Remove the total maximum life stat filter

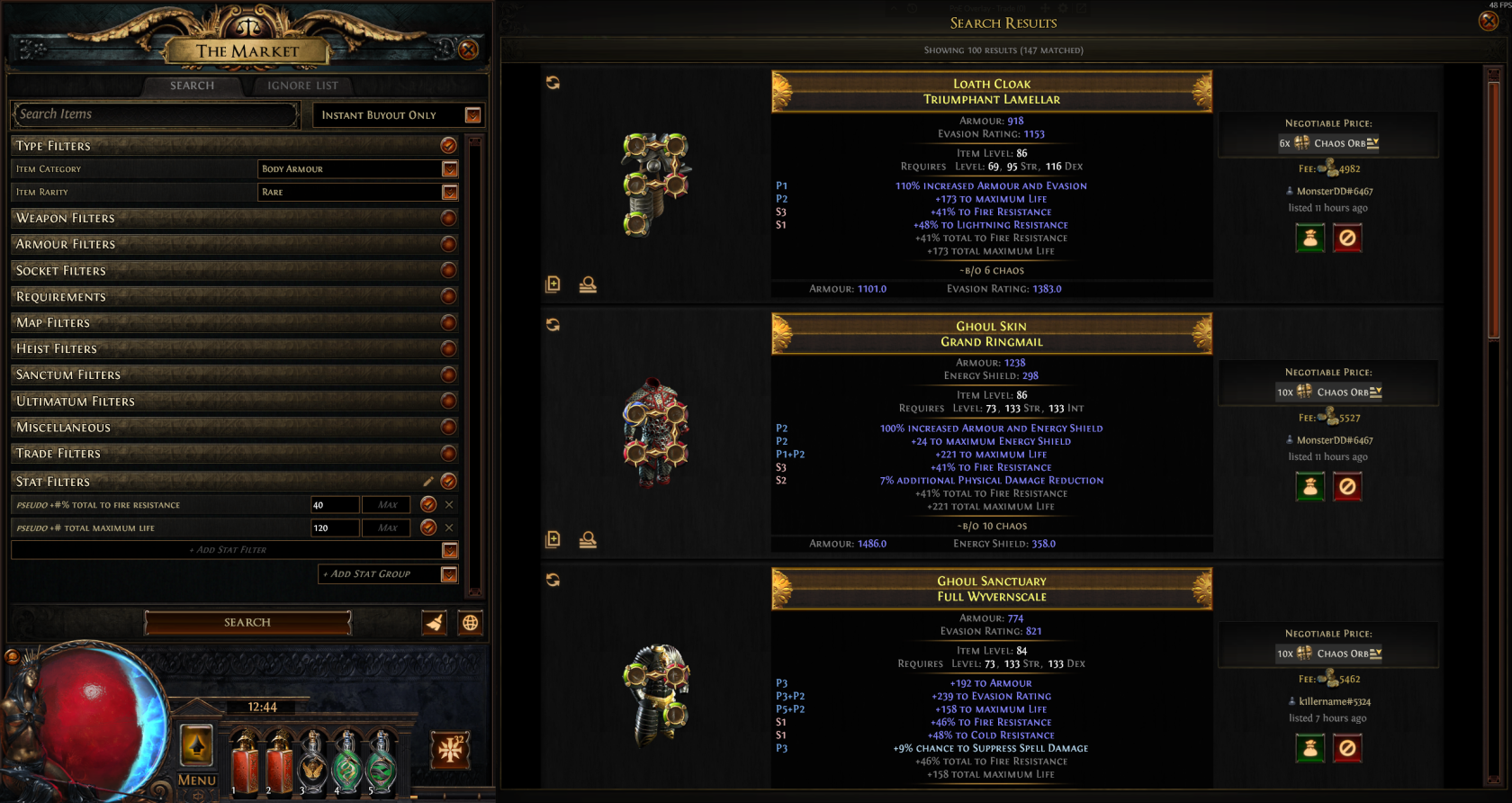click(449, 528)
